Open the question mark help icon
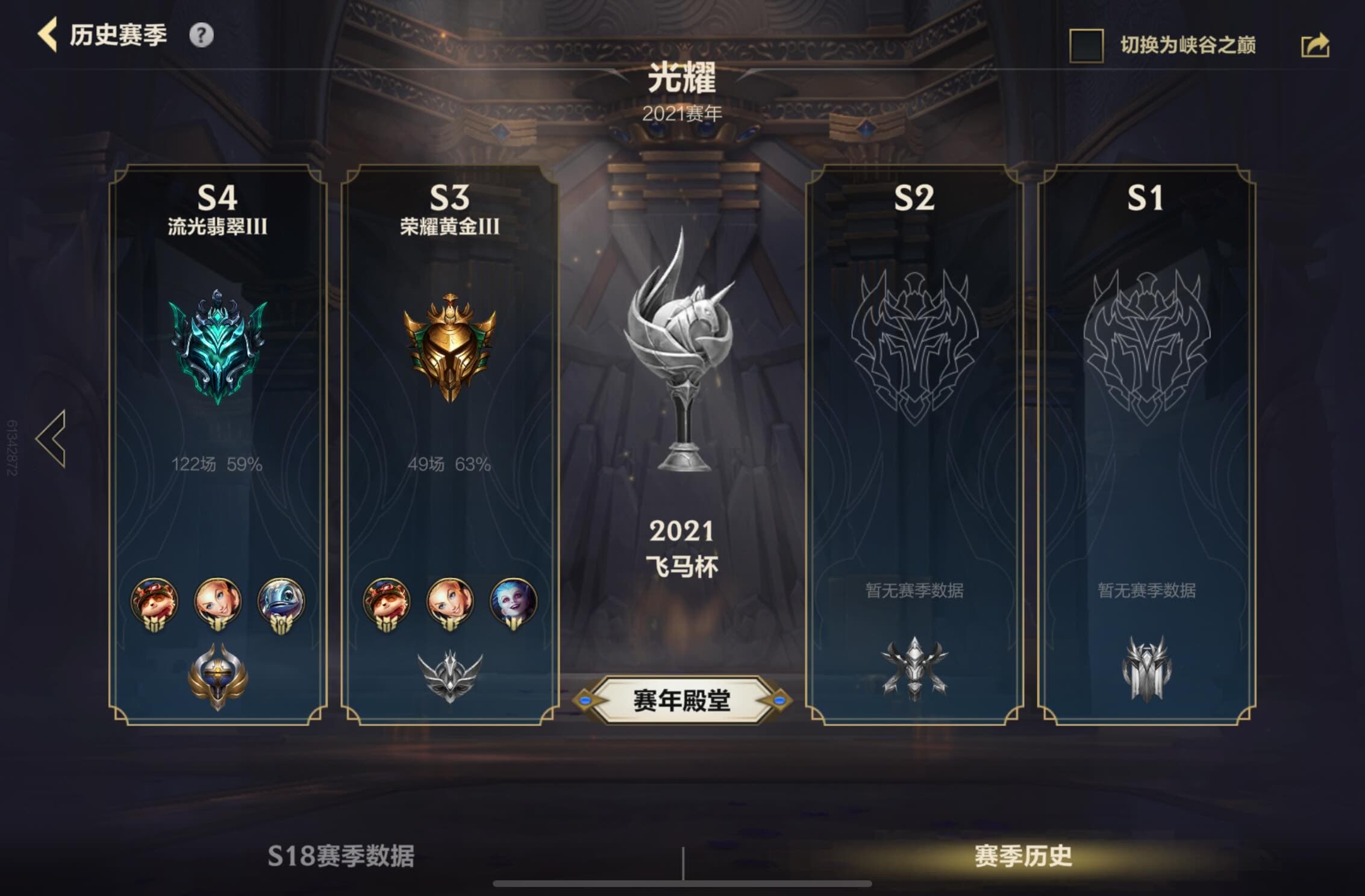This screenshot has width=1365, height=896. coord(201,36)
